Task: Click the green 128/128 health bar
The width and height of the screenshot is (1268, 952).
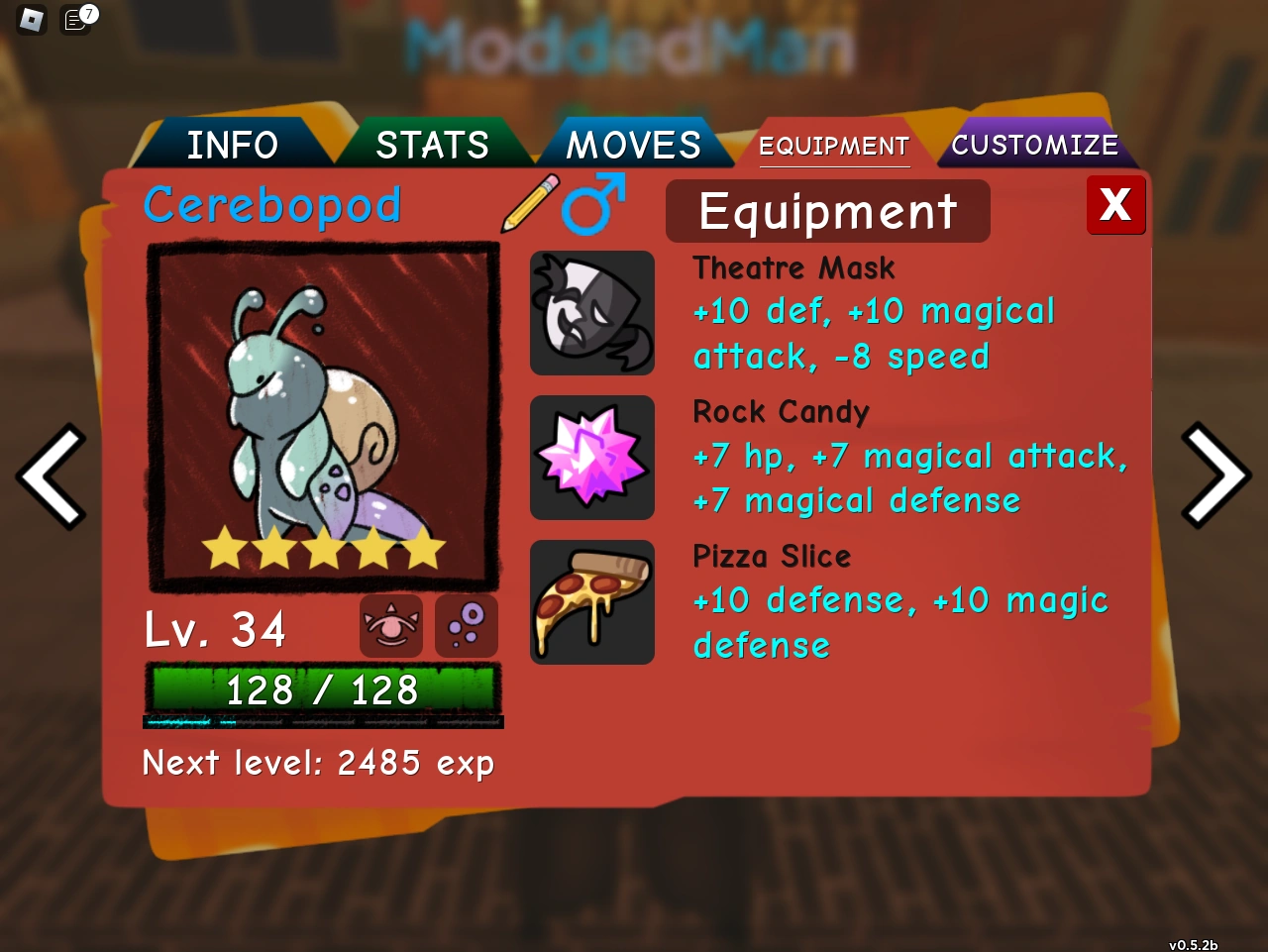Action: point(323,688)
